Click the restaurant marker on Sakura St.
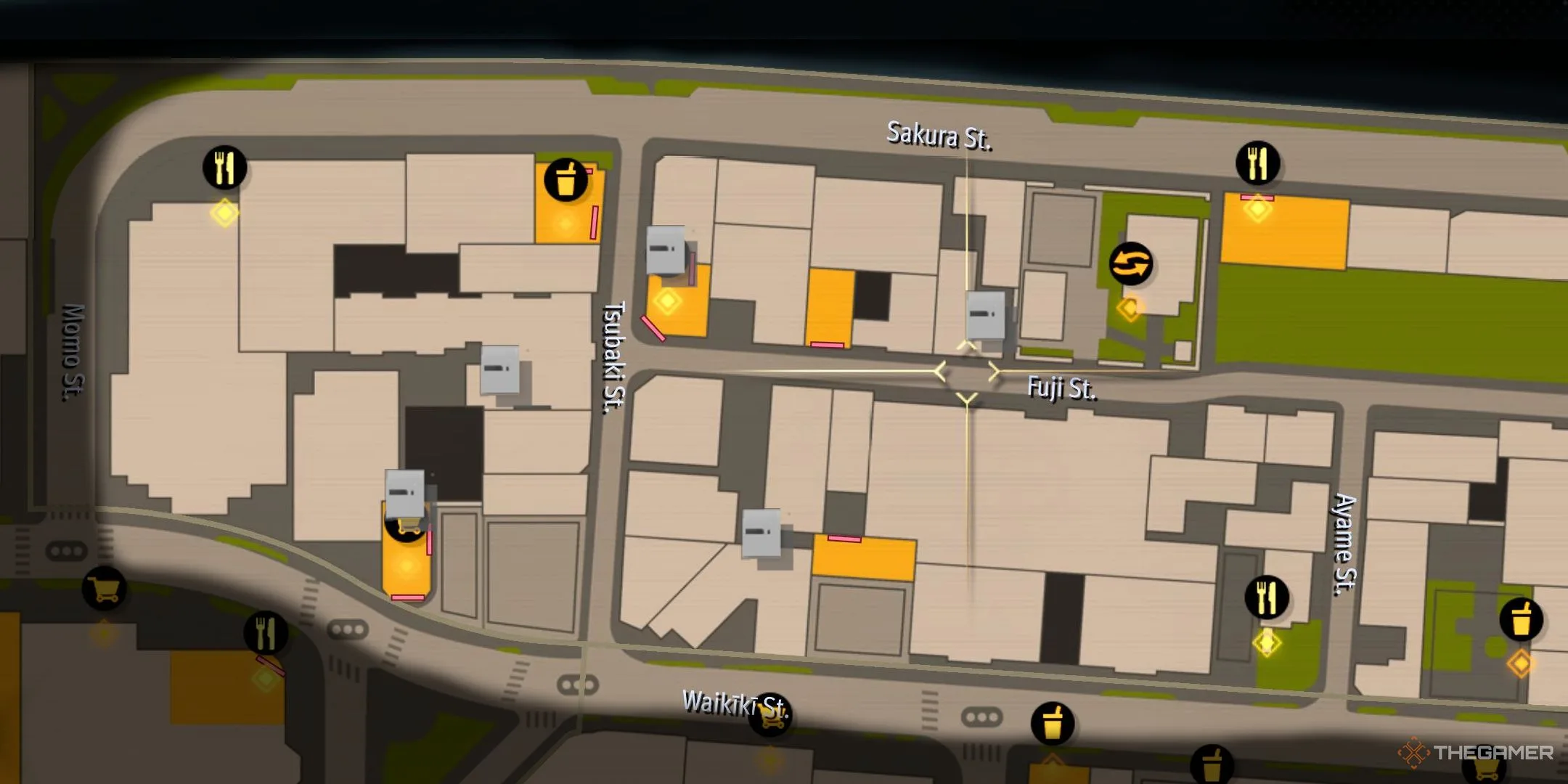The image size is (1568, 784). (1257, 163)
